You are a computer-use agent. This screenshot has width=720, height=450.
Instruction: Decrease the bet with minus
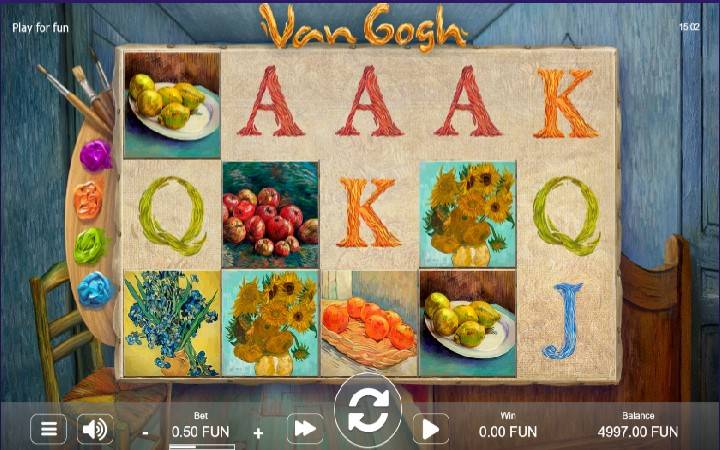pos(146,433)
